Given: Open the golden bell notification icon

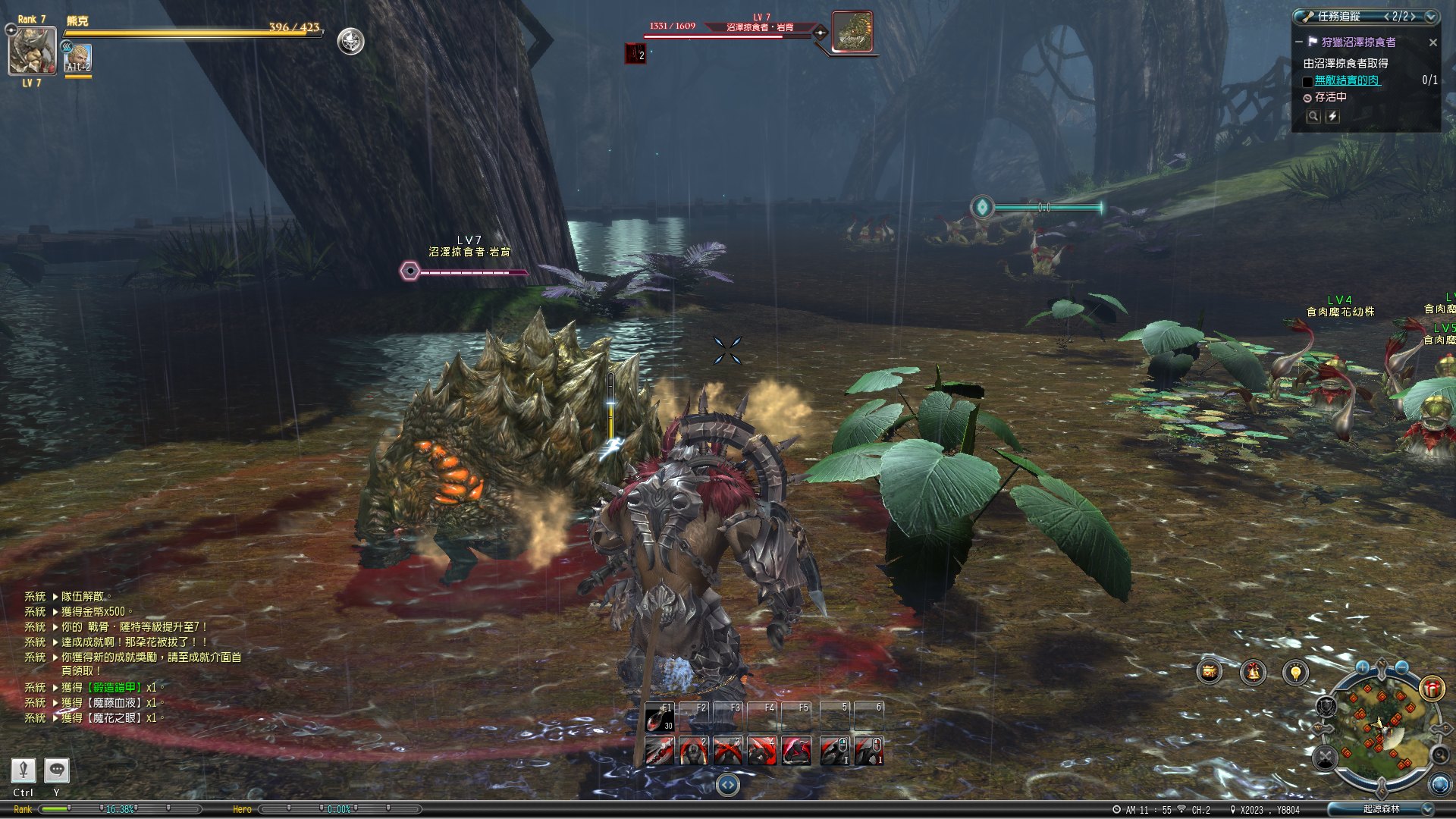Looking at the screenshot, I should click(1253, 672).
